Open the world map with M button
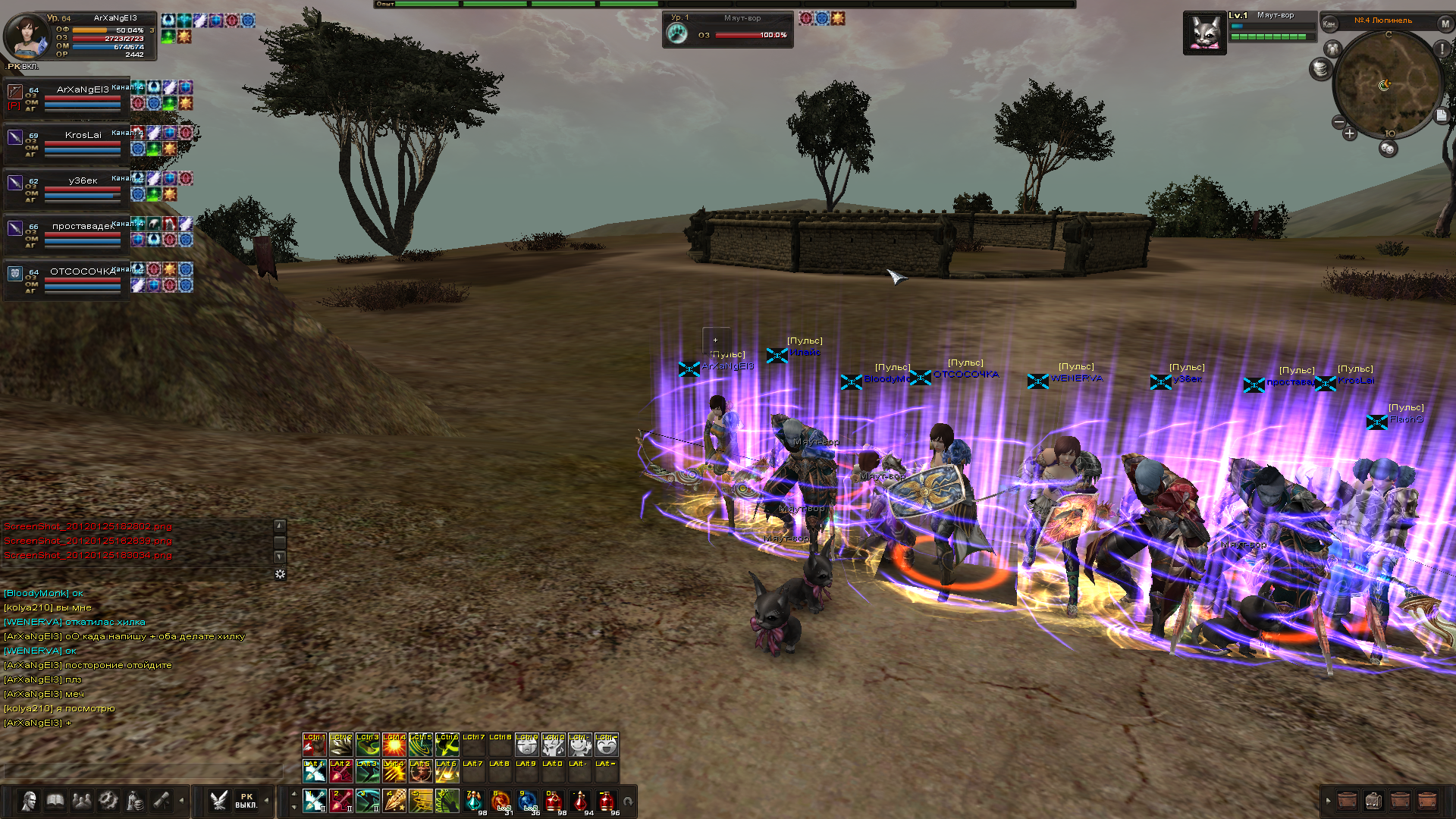 (1445, 24)
